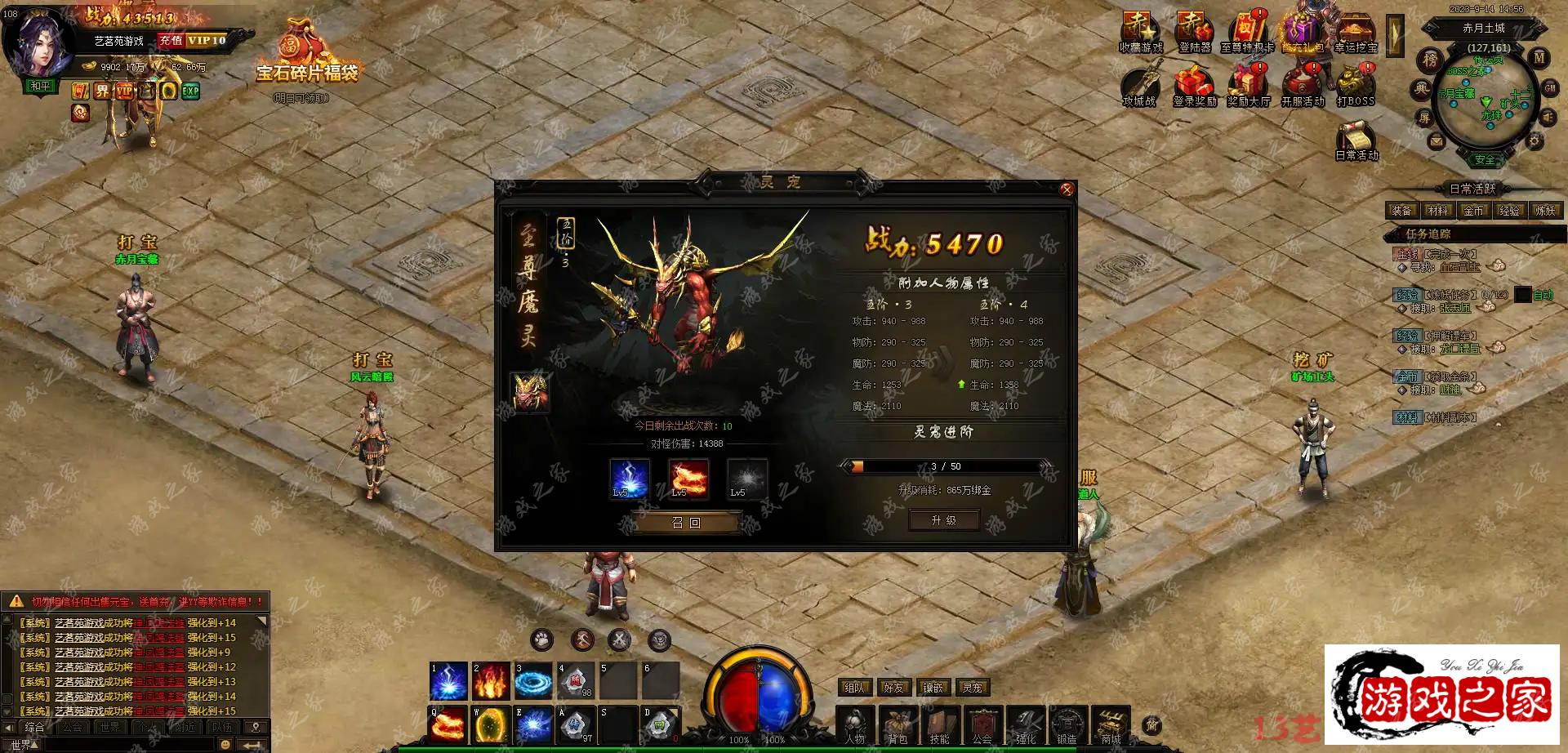Image resolution: width=1568 pixels, height=753 pixels.
Task: Open the 商城 shop icon
Action: click(1111, 725)
